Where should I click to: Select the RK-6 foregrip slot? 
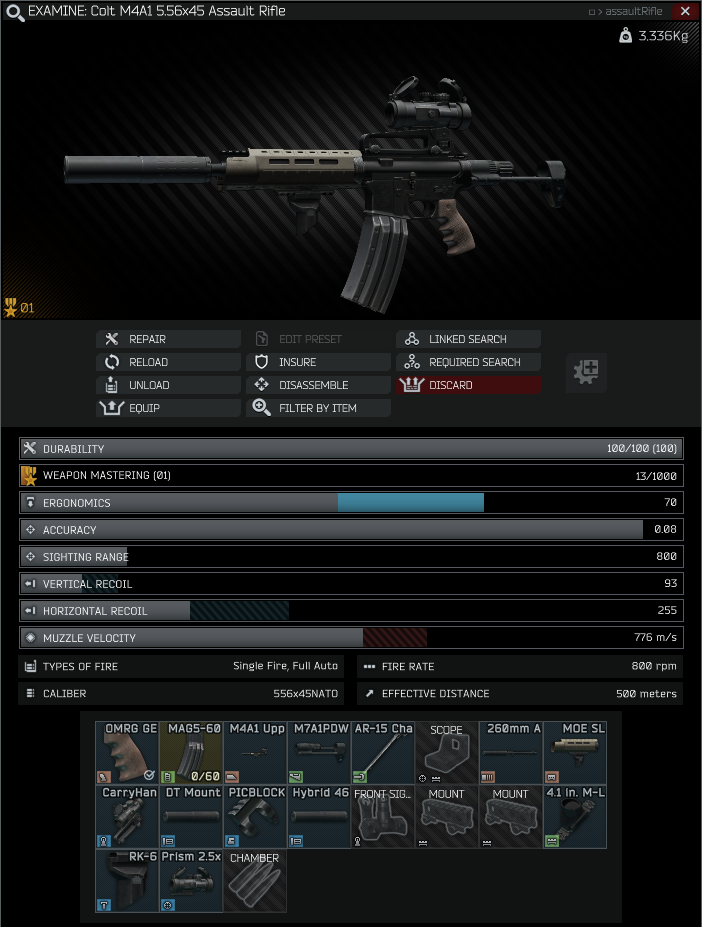point(127,881)
